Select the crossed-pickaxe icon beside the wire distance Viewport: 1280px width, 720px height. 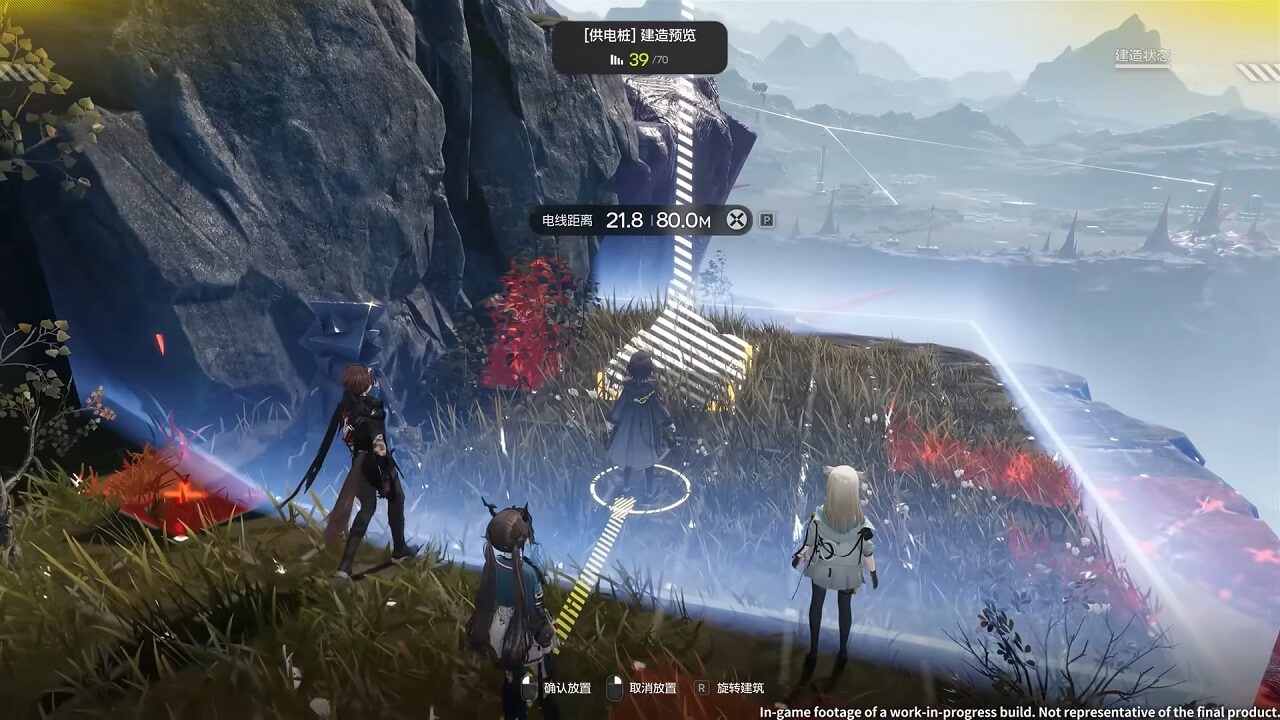pyautogui.click(x=735, y=219)
